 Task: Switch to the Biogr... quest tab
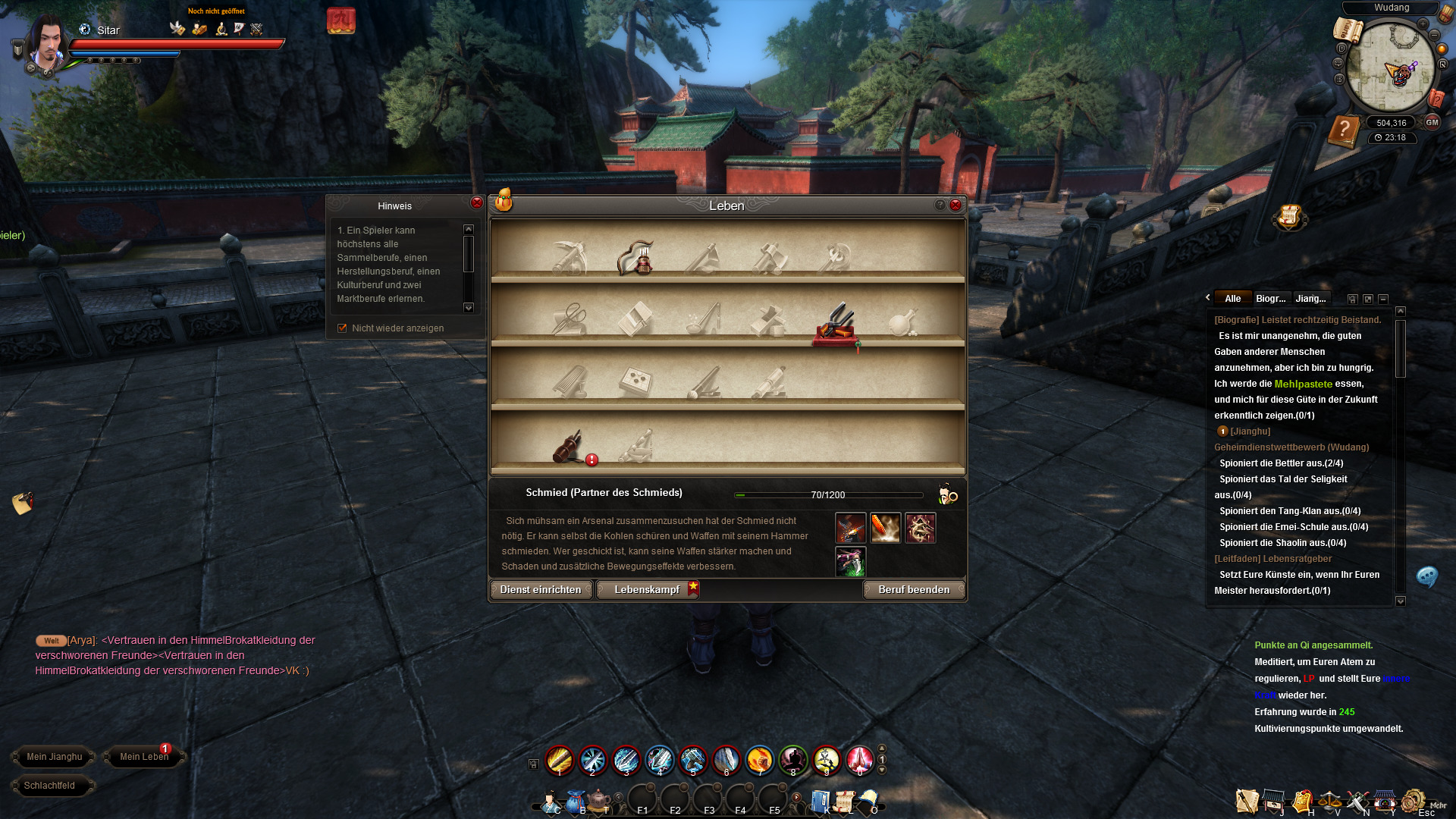point(1271,299)
